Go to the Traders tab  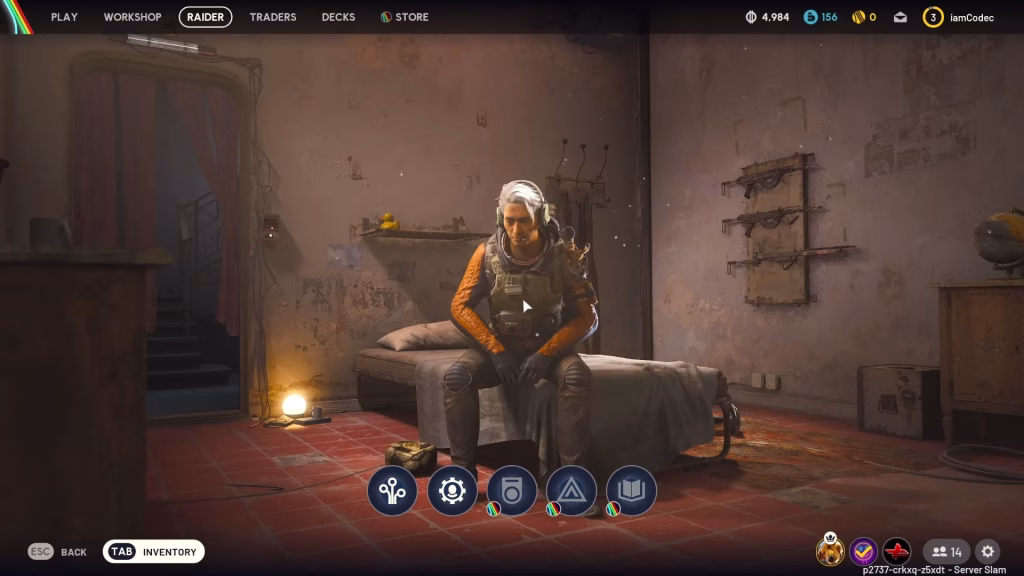(x=273, y=17)
